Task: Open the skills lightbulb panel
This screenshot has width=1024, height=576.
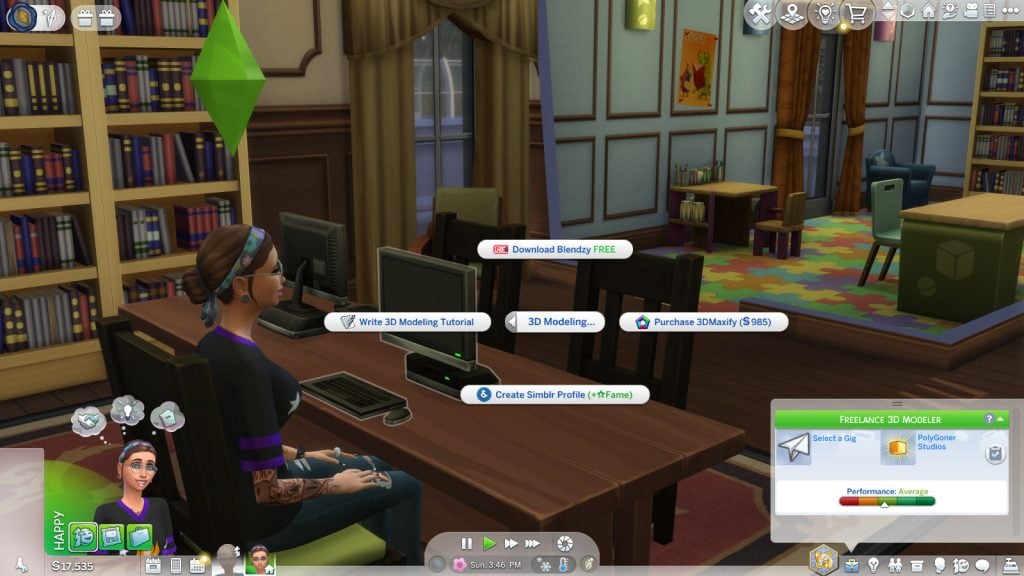Action: (x=872, y=565)
